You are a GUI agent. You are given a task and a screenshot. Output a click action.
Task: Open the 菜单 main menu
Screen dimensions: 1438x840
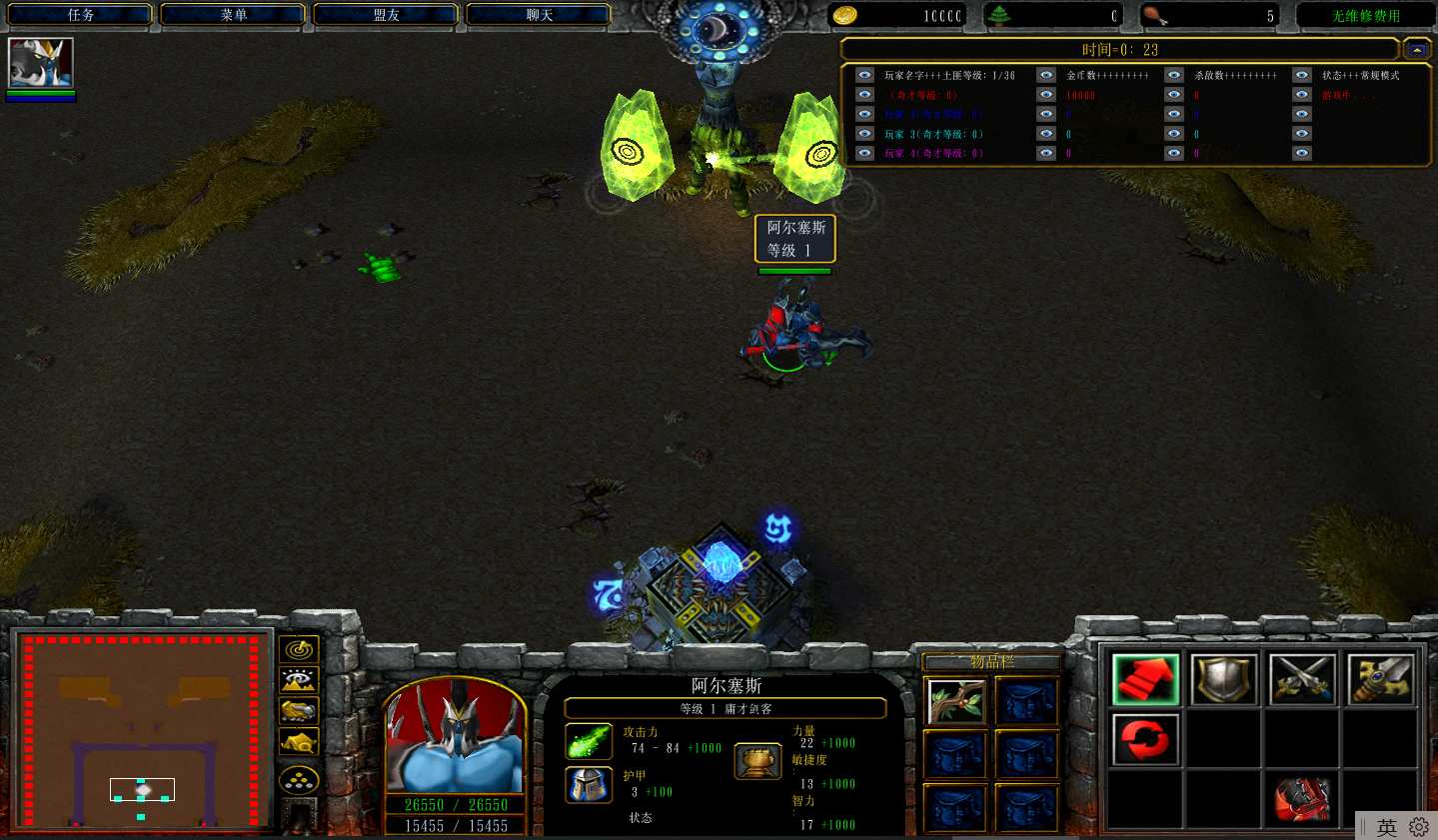[x=234, y=15]
